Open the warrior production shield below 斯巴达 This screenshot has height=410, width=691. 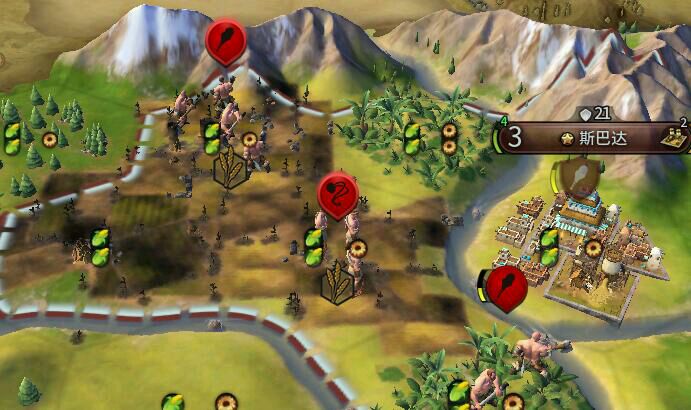[x=578, y=176]
